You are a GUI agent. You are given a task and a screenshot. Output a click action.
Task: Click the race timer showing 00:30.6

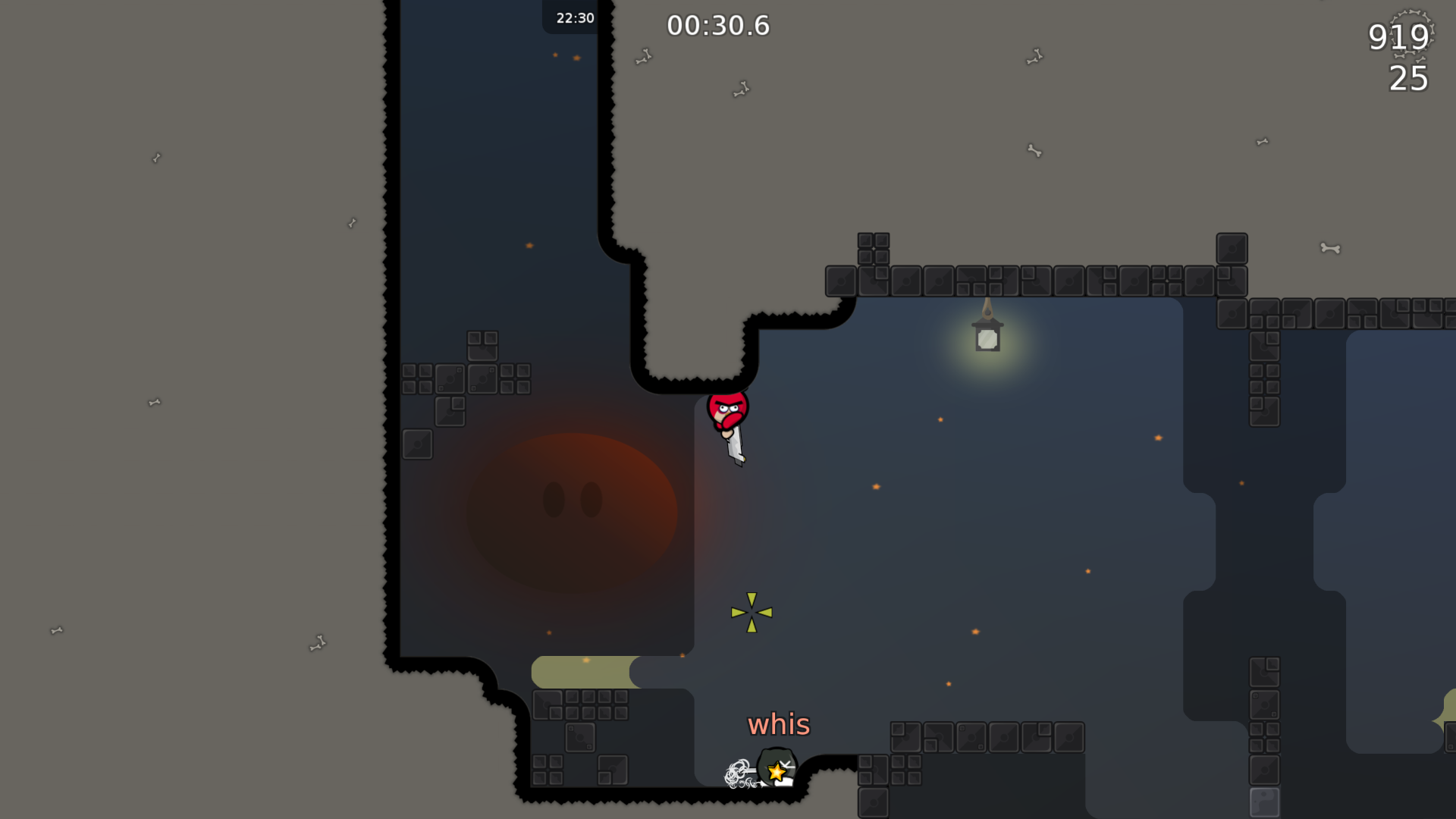pyautogui.click(x=718, y=25)
